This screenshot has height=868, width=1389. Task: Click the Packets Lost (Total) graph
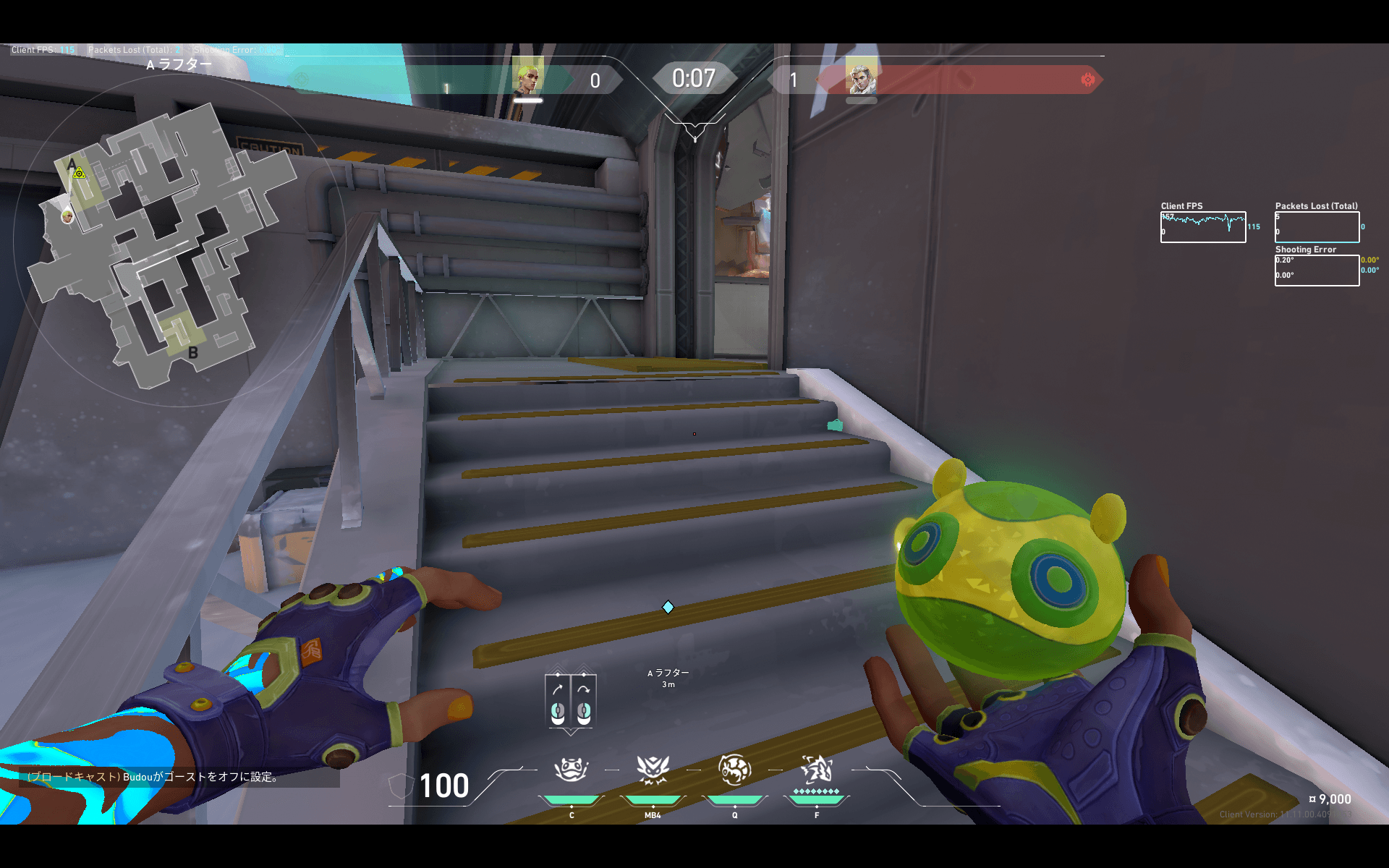[1317, 227]
